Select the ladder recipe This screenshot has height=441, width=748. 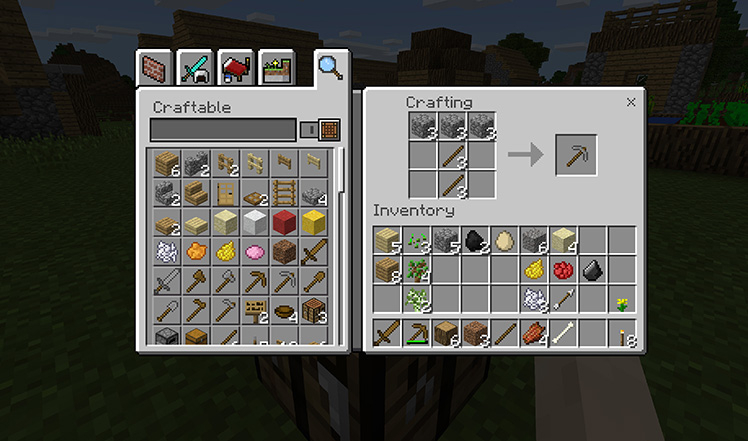285,192
